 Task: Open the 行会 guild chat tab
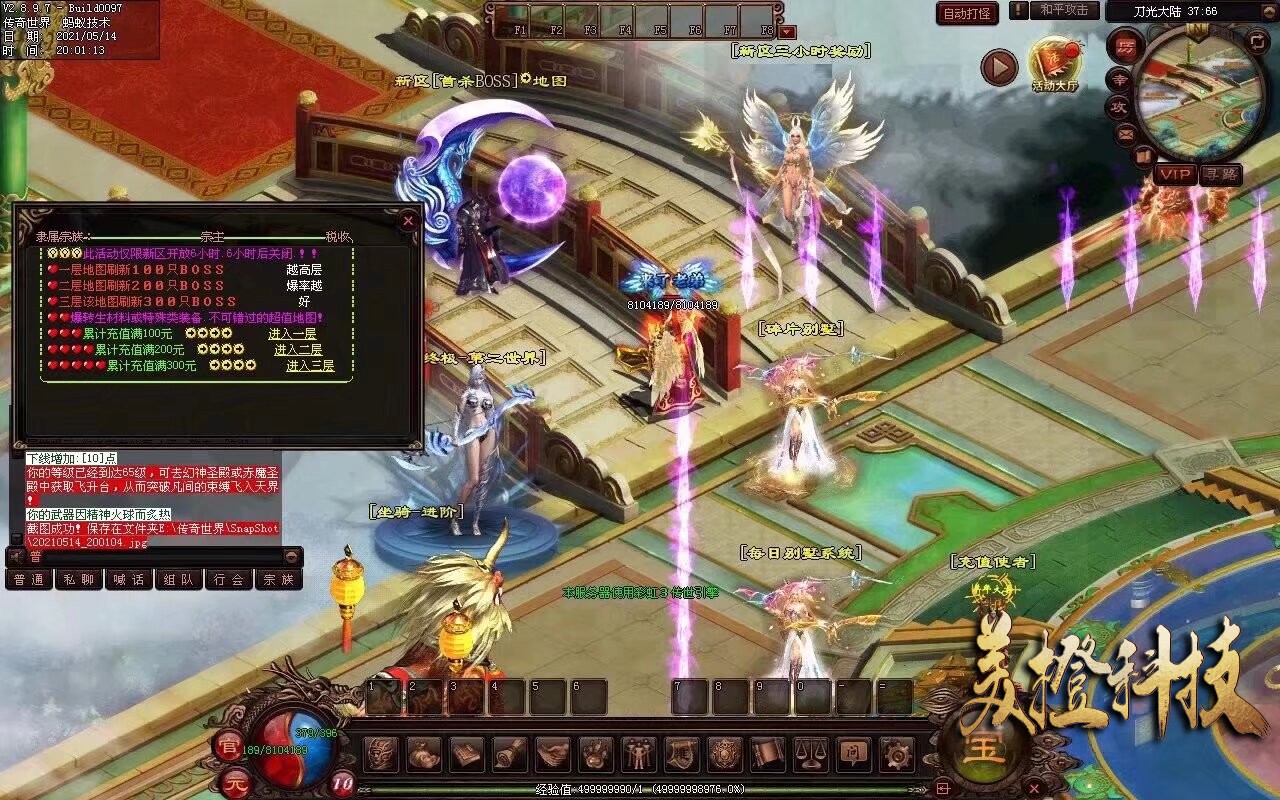click(229, 579)
